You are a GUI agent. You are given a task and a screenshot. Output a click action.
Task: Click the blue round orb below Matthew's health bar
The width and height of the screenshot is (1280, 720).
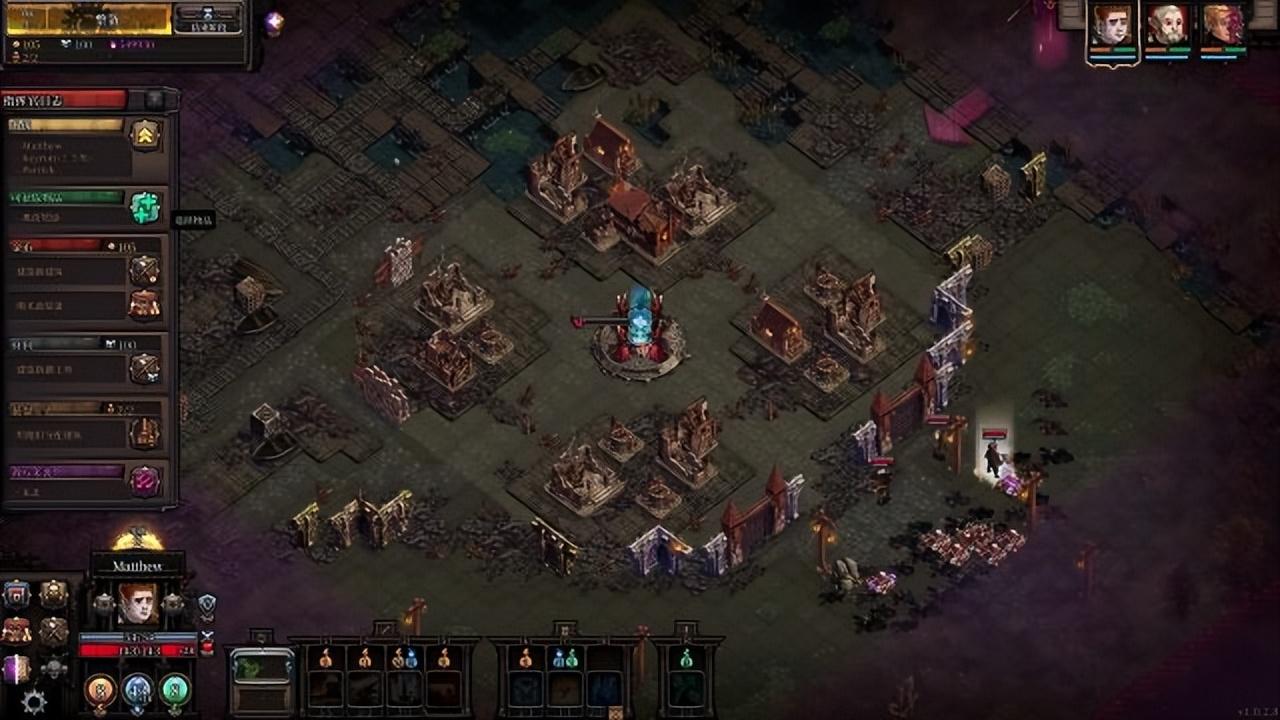pos(138,689)
